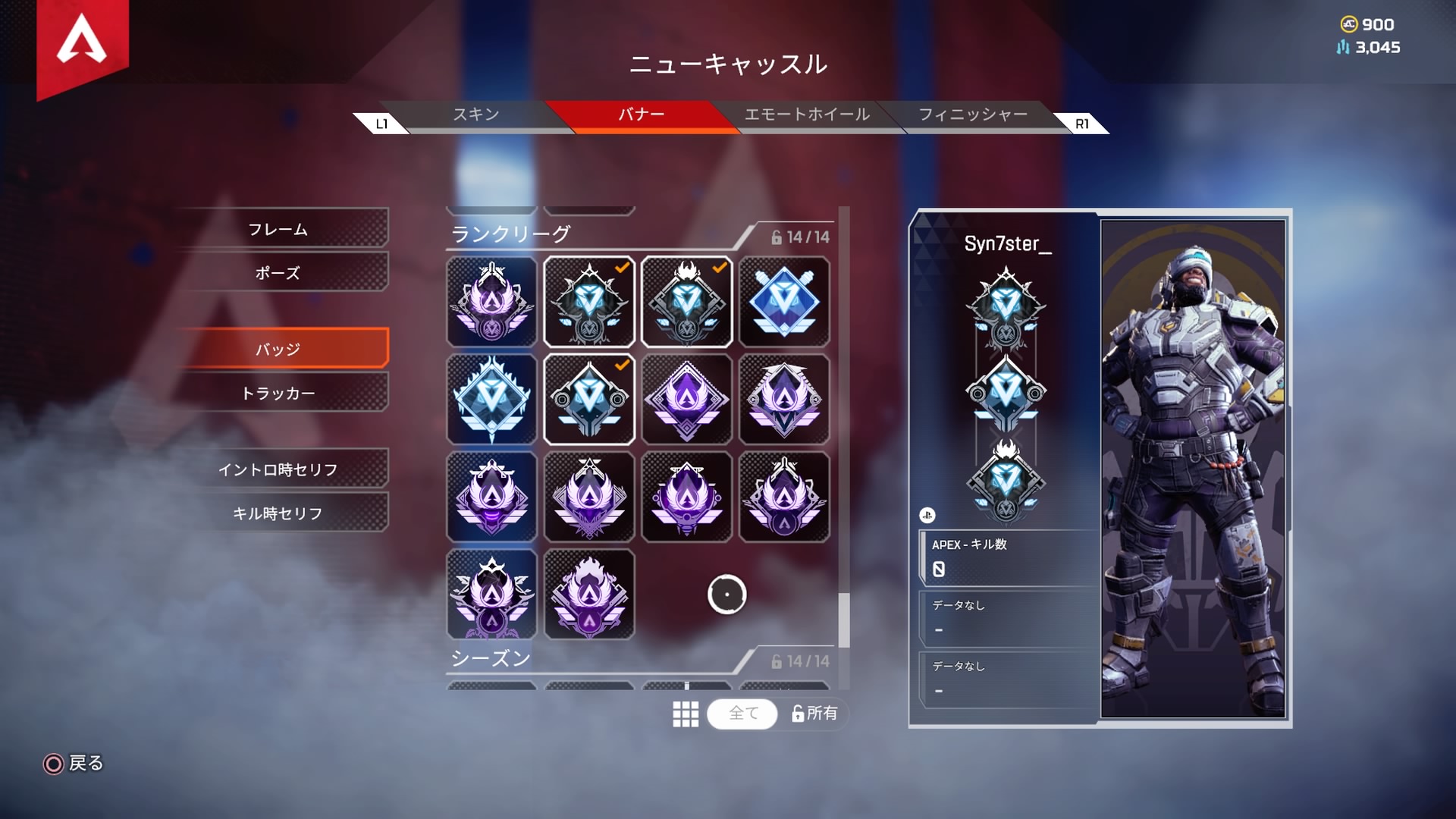
Task: Click the grid view icon near the filters
Action: coord(685,714)
